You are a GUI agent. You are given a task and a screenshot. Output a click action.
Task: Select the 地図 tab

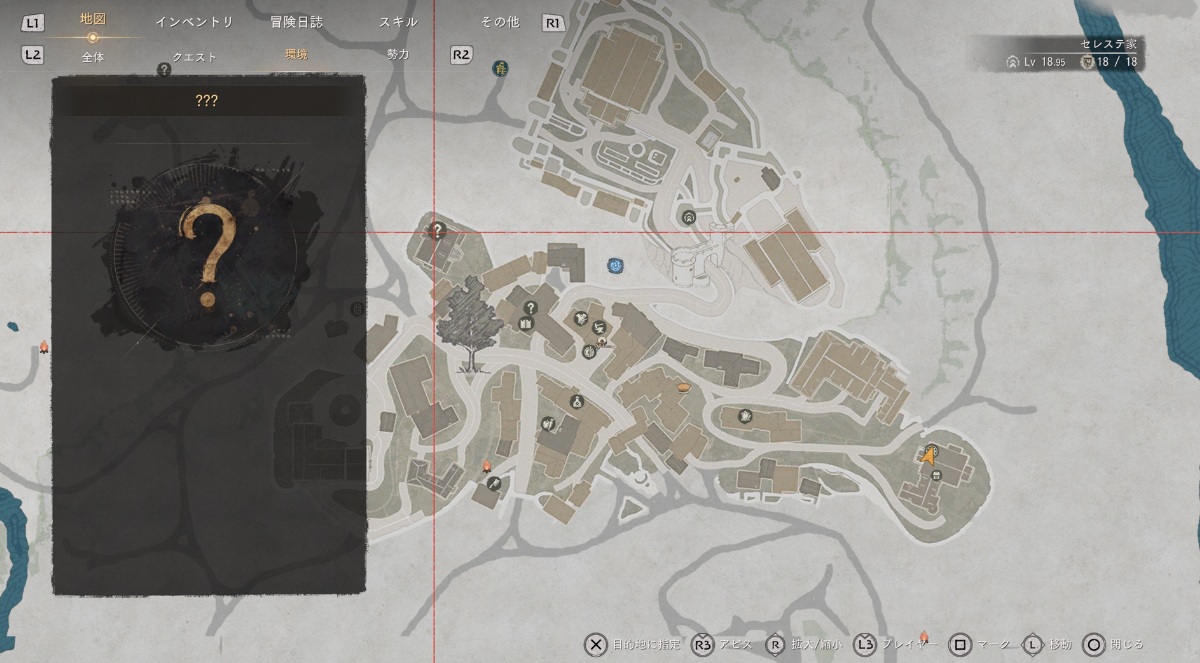point(92,20)
